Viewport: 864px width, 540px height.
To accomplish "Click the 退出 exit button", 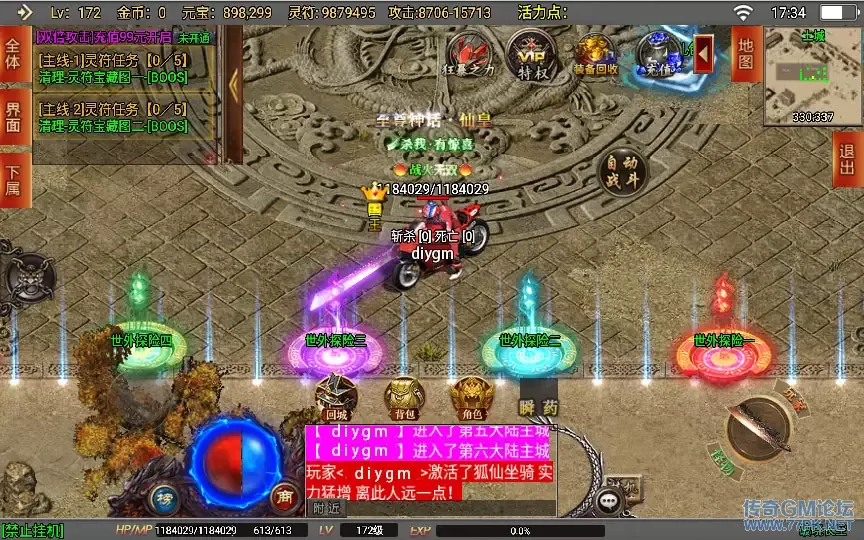I will click(847, 159).
